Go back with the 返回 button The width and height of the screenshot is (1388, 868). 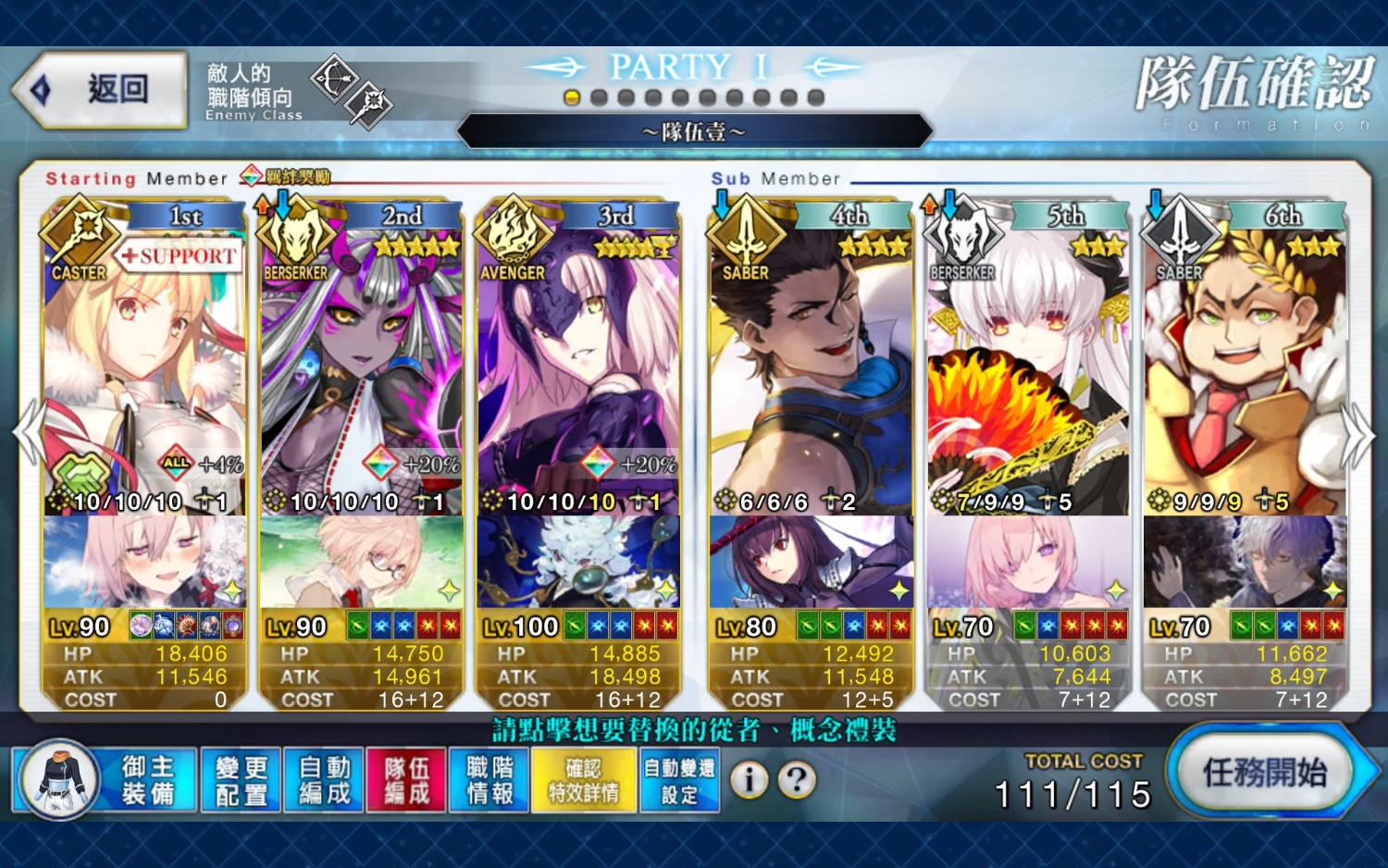[100, 90]
